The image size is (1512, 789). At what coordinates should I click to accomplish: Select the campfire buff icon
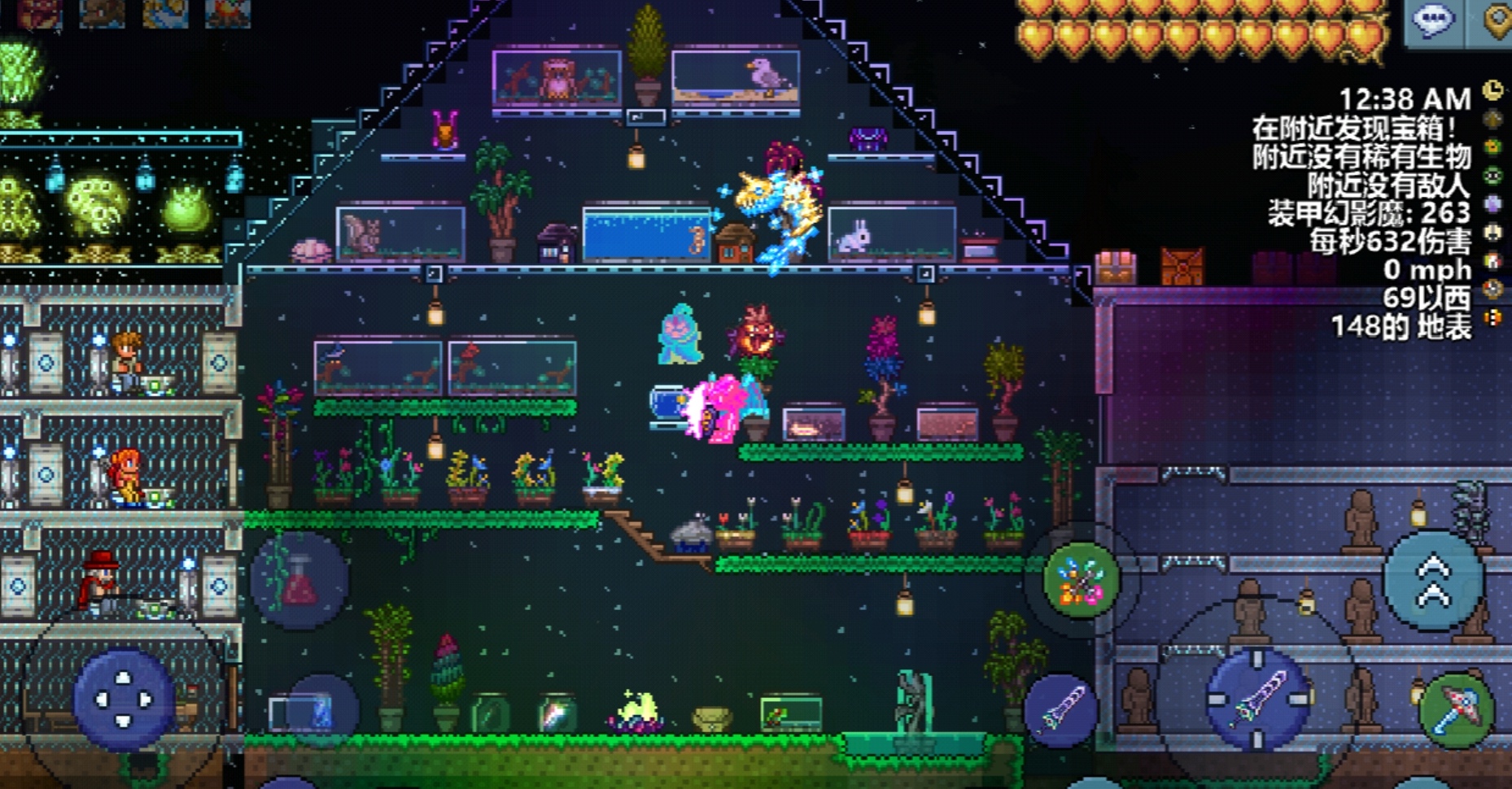[x=228, y=14]
